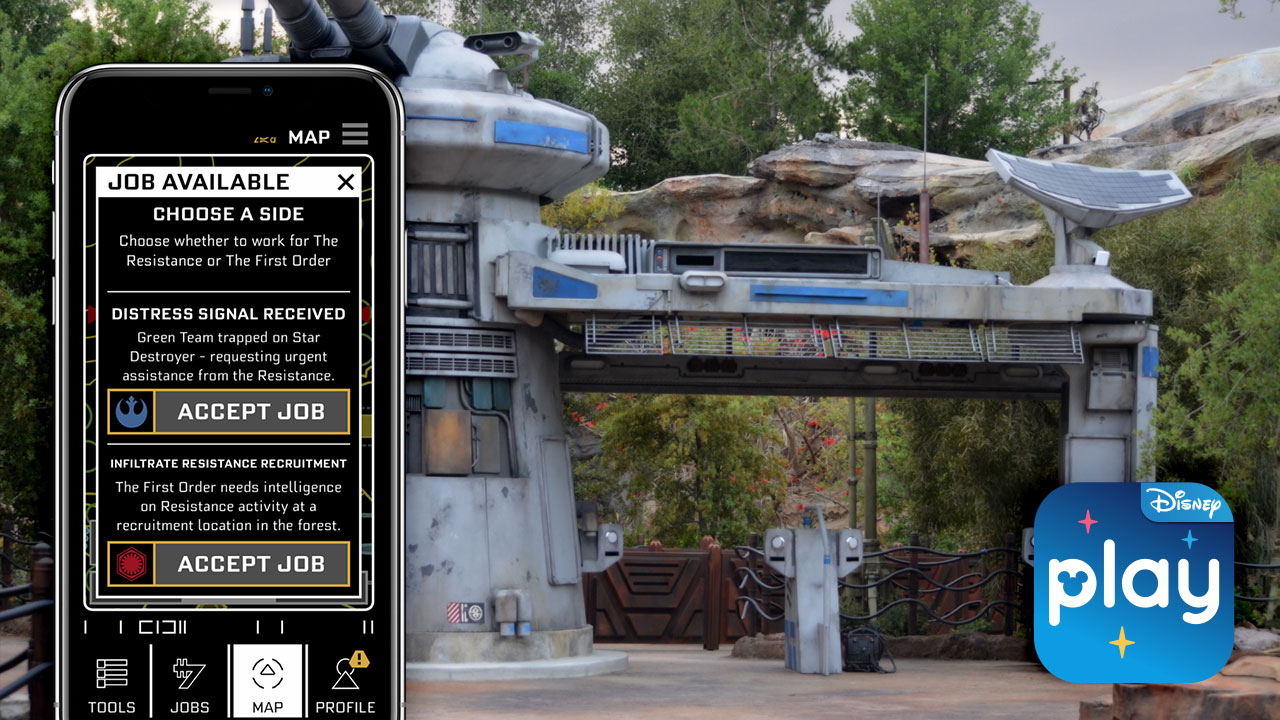Select the Tools icon in bottom navigation
The width and height of the screenshot is (1280, 720).
point(111,680)
